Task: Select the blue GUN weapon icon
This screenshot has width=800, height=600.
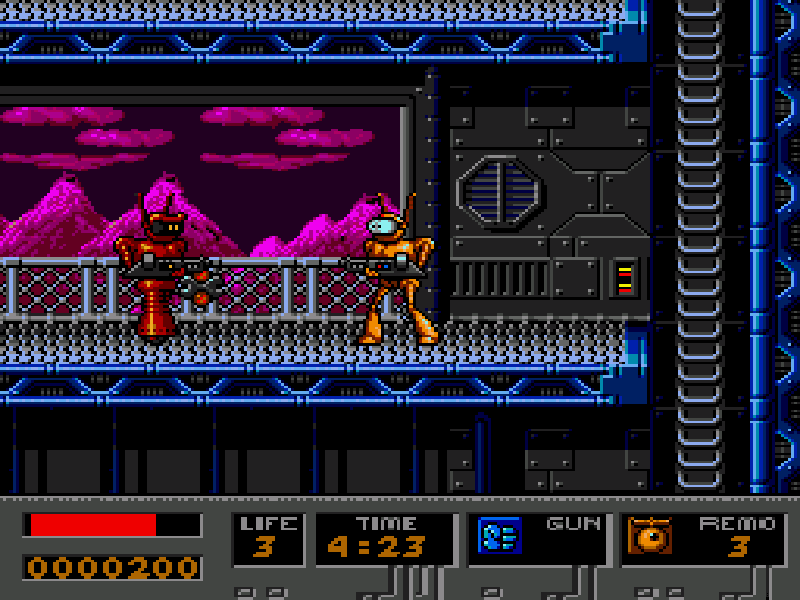Action: [x=499, y=535]
